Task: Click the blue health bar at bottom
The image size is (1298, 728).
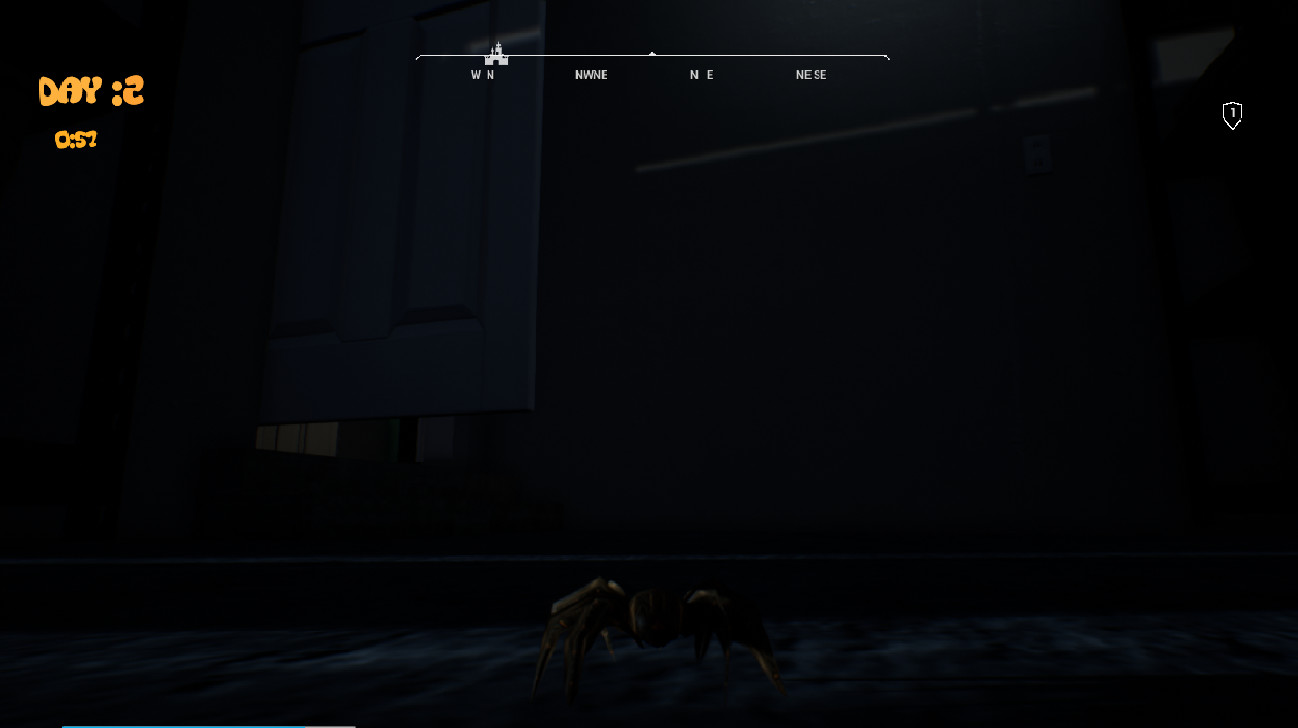Action: pyautogui.click(x=180, y=725)
